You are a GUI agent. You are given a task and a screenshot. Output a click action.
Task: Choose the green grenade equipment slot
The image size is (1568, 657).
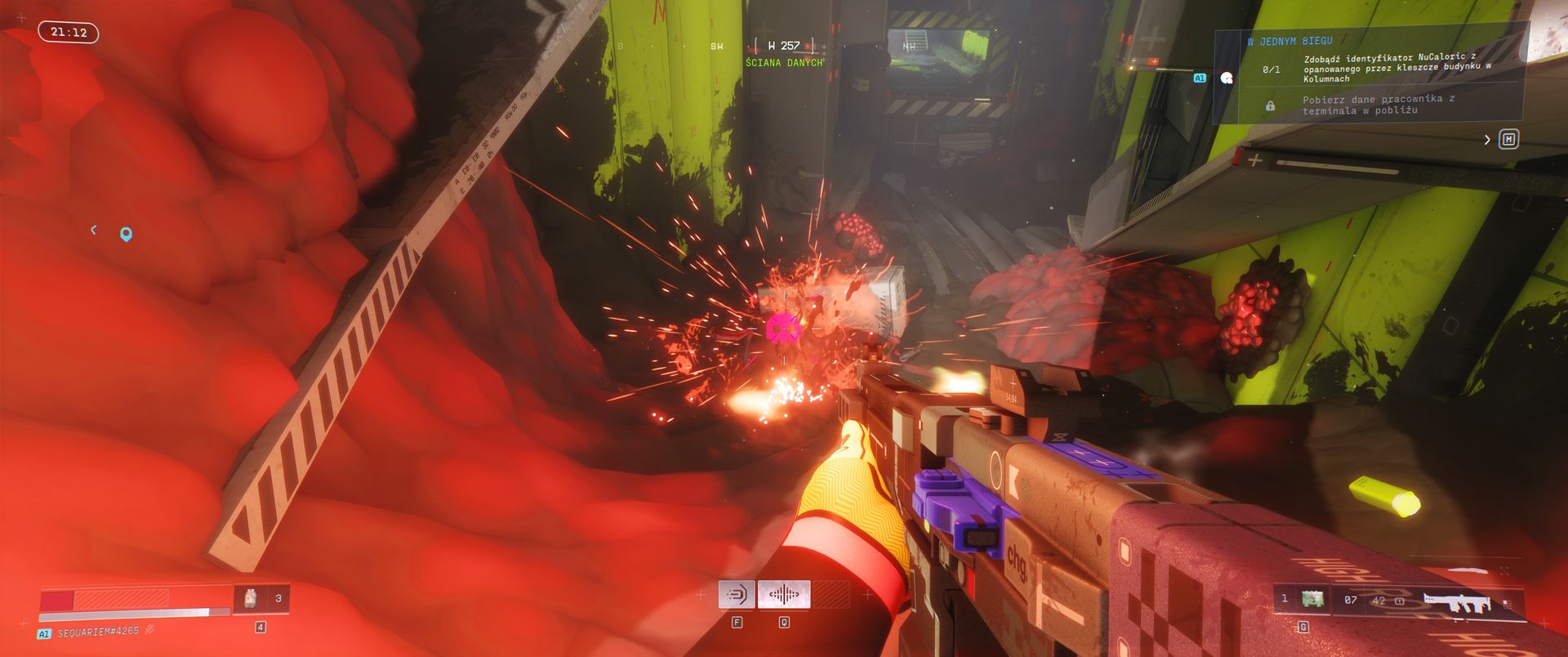tap(1312, 599)
